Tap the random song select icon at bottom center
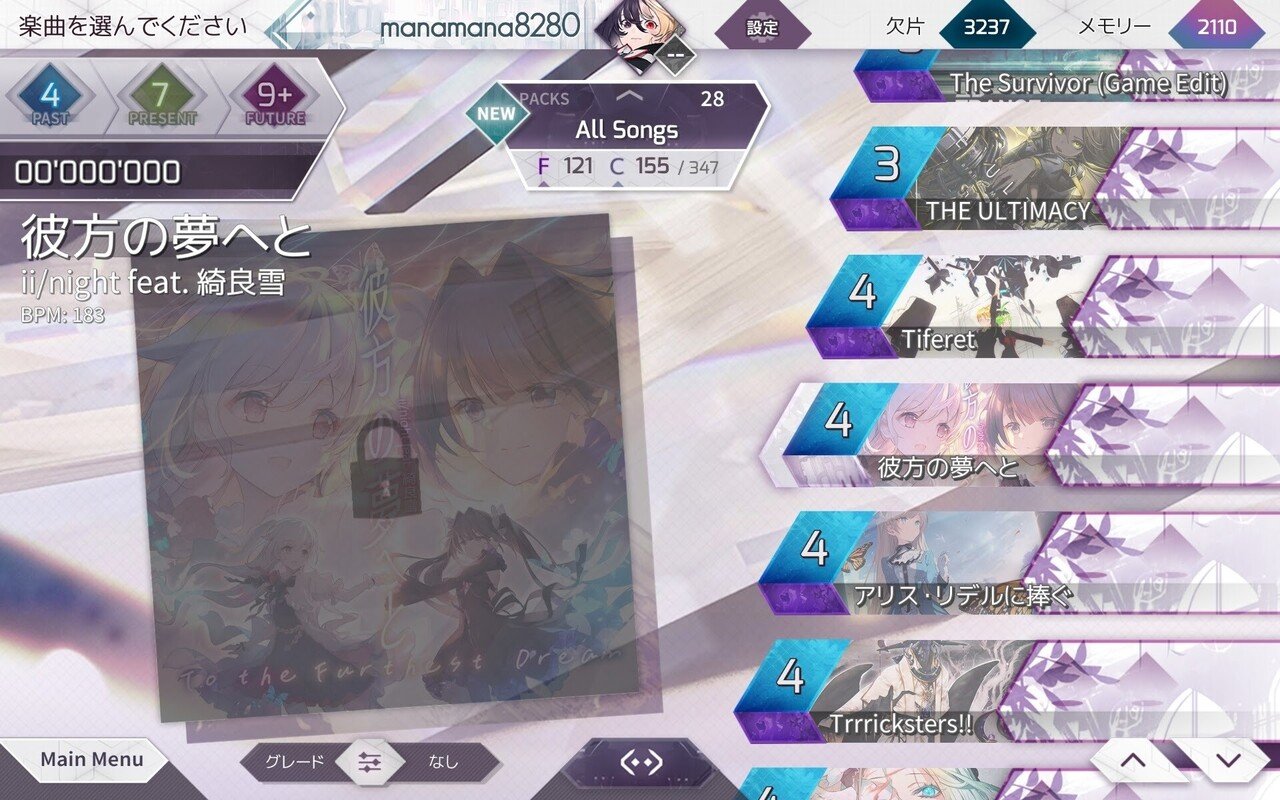 click(640, 760)
